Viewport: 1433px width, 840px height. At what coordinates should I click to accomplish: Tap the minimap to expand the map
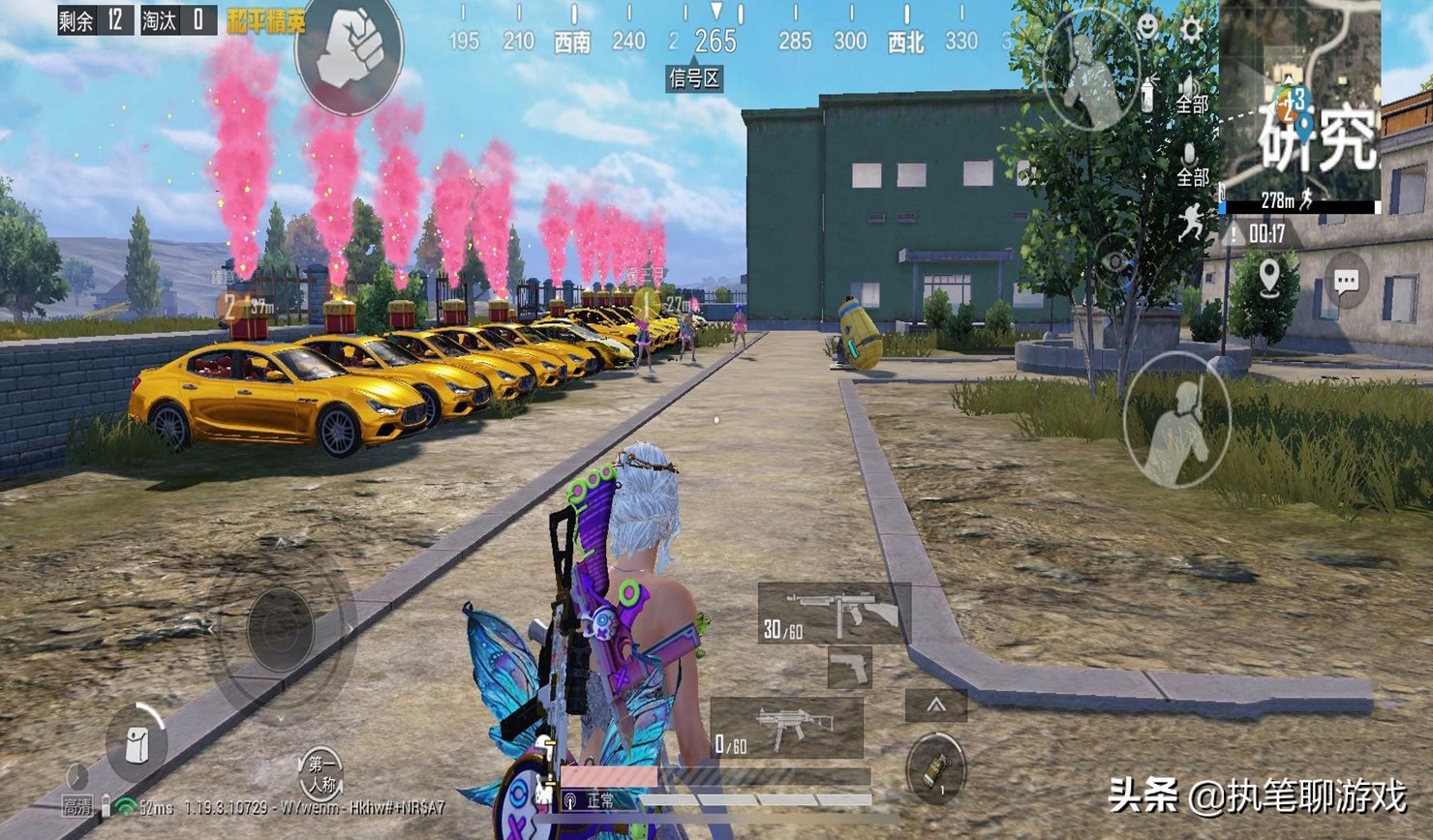pos(1300,102)
